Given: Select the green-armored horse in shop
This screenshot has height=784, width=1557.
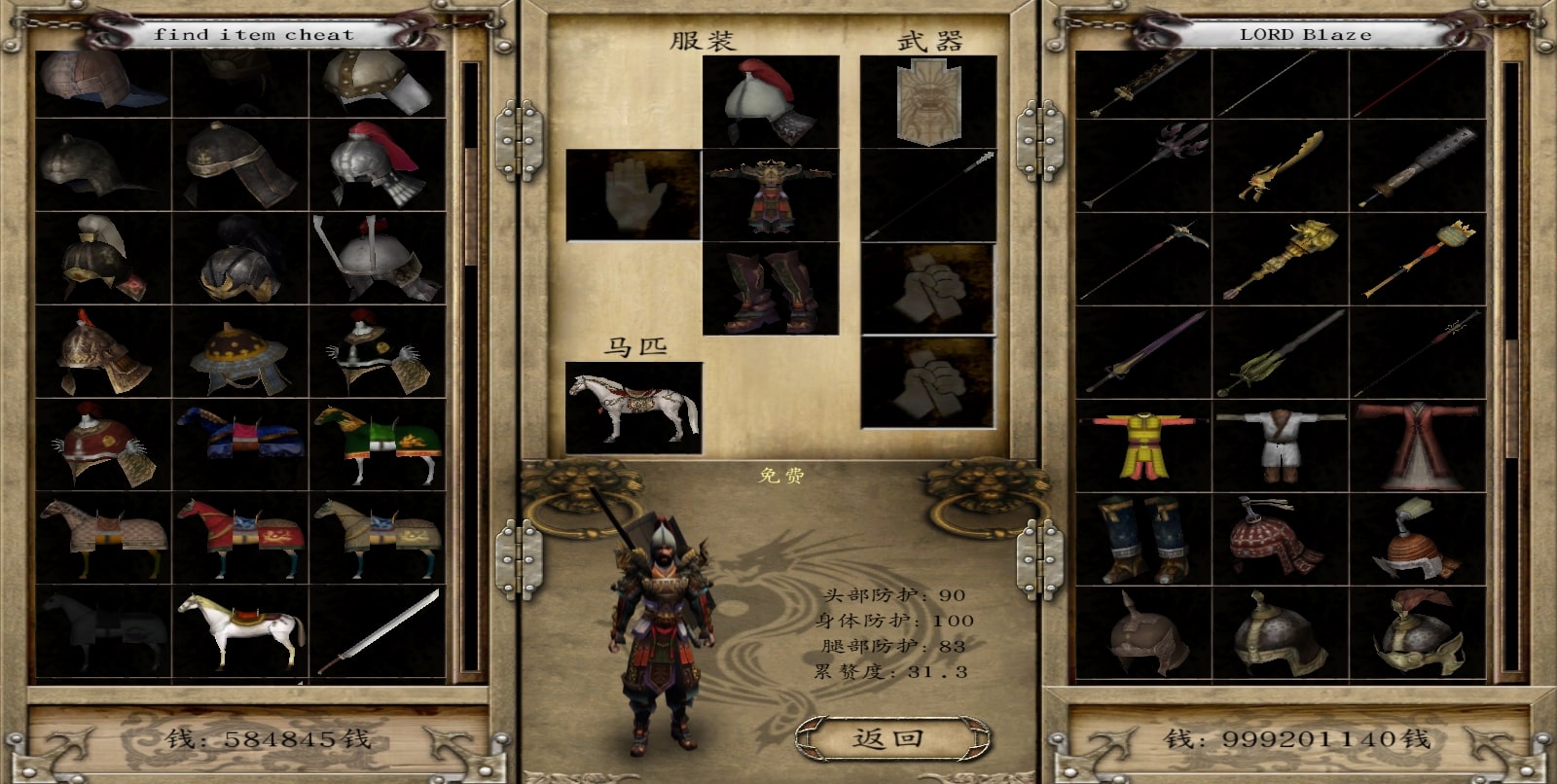Looking at the screenshot, I should tap(378, 444).
